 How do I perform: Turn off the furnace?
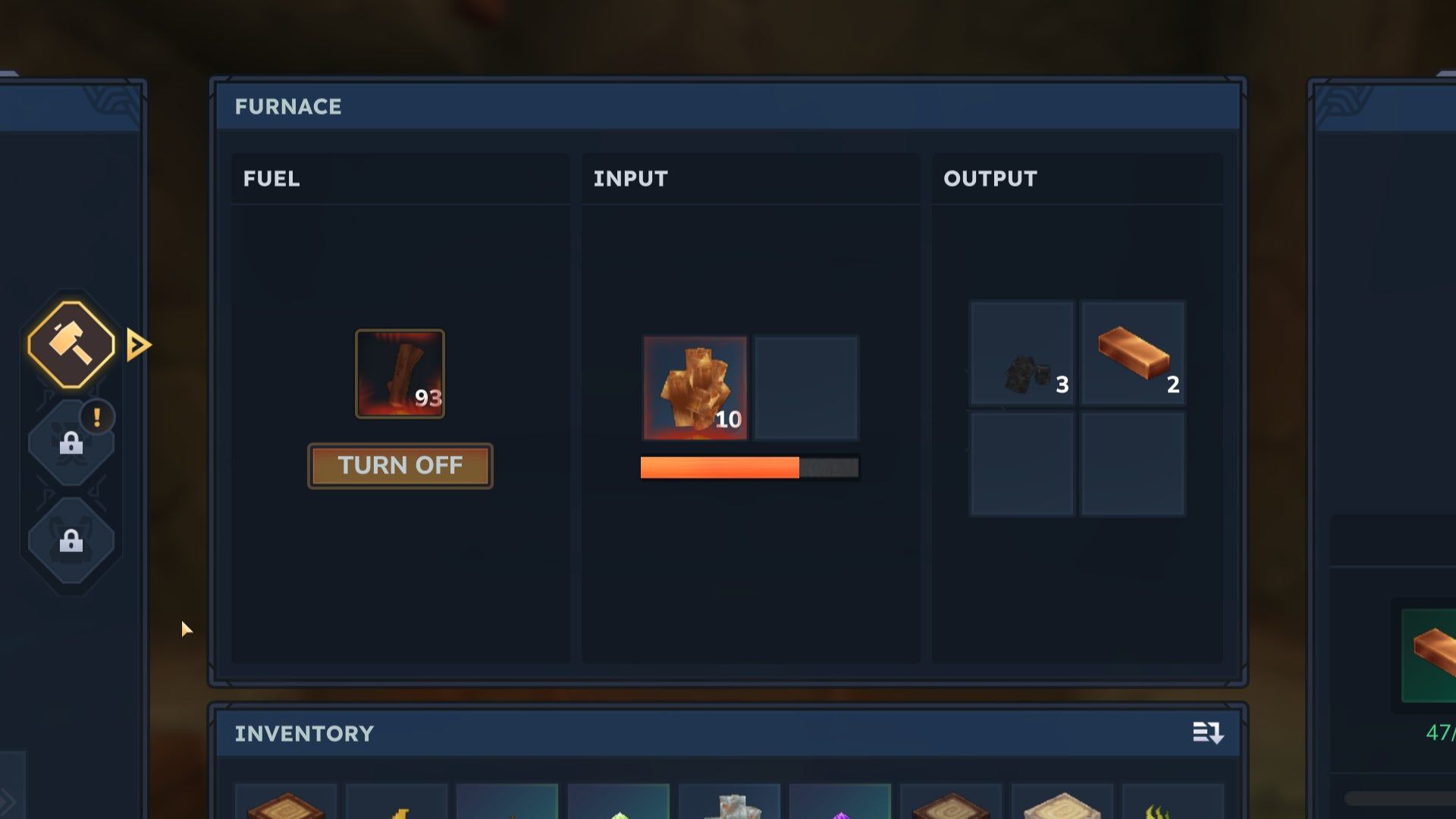(400, 466)
